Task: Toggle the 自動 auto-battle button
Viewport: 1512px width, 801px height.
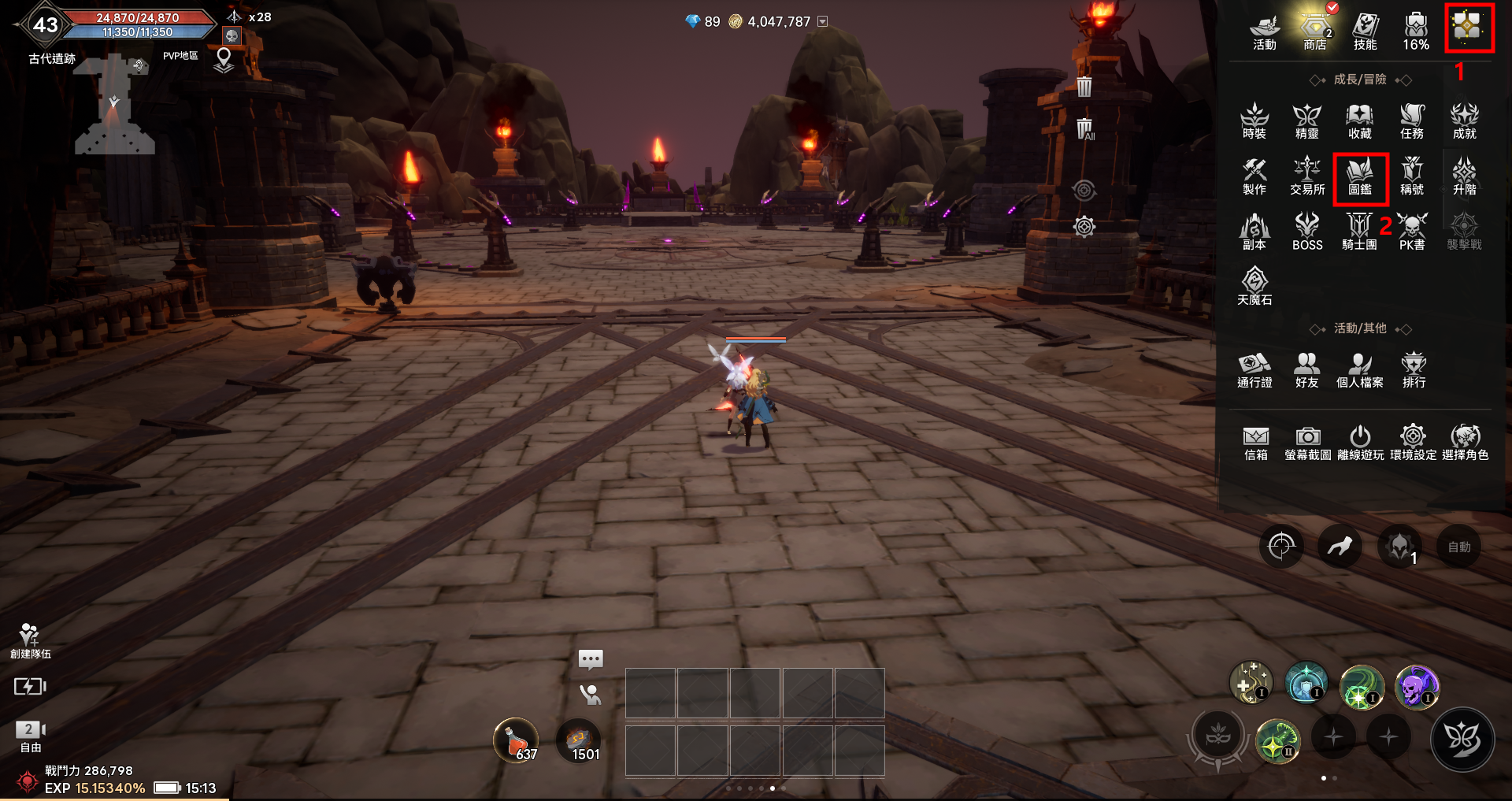Action: (1458, 547)
